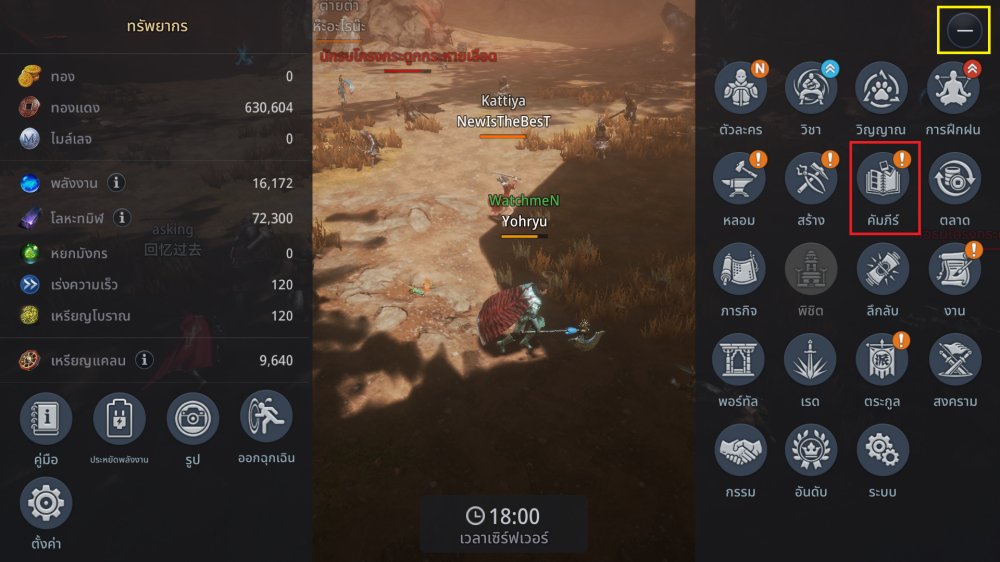
Task: Select the พอร์ทัล portal gate icon
Action: [x=740, y=360]
